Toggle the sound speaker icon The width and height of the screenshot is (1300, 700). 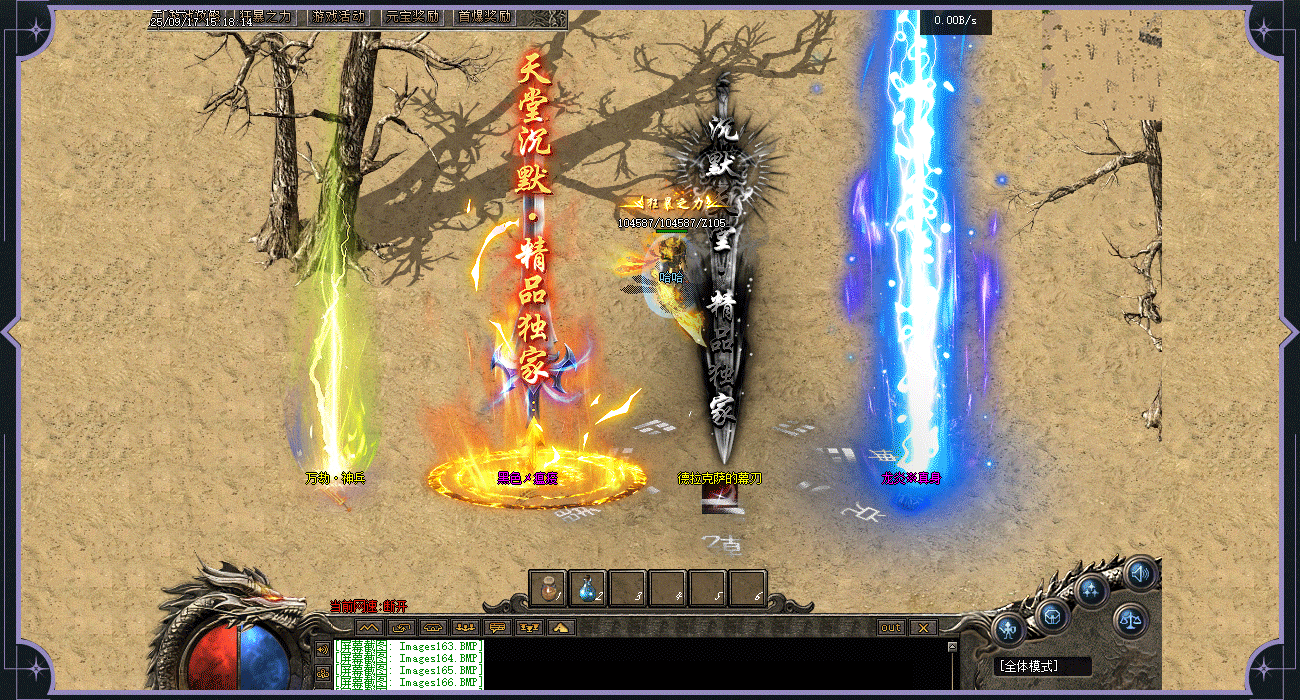click(1139, 573)
